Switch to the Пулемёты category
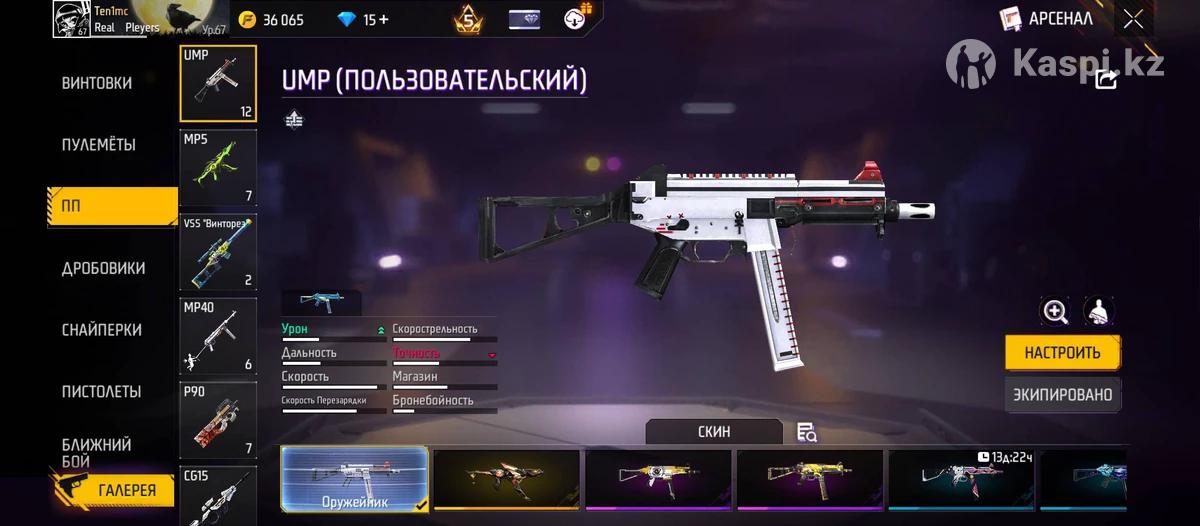This screenshot has height=526, width=1200. tap(98, 145)
